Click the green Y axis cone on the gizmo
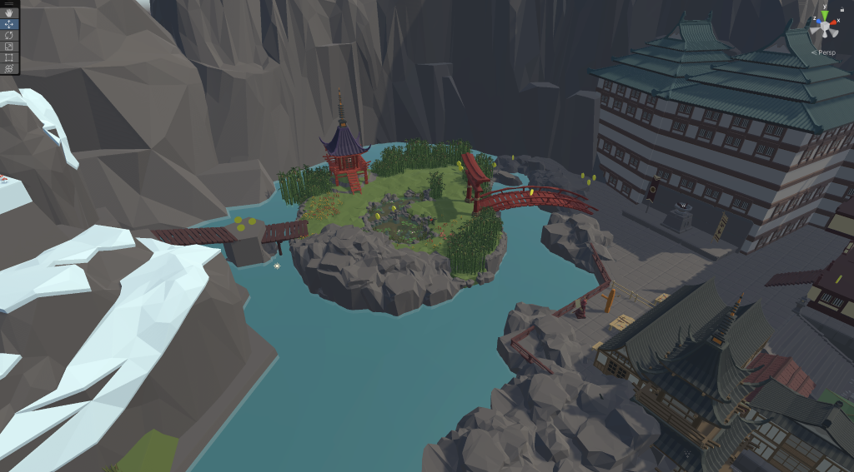The image size is (854, 472). pos(825,16)
